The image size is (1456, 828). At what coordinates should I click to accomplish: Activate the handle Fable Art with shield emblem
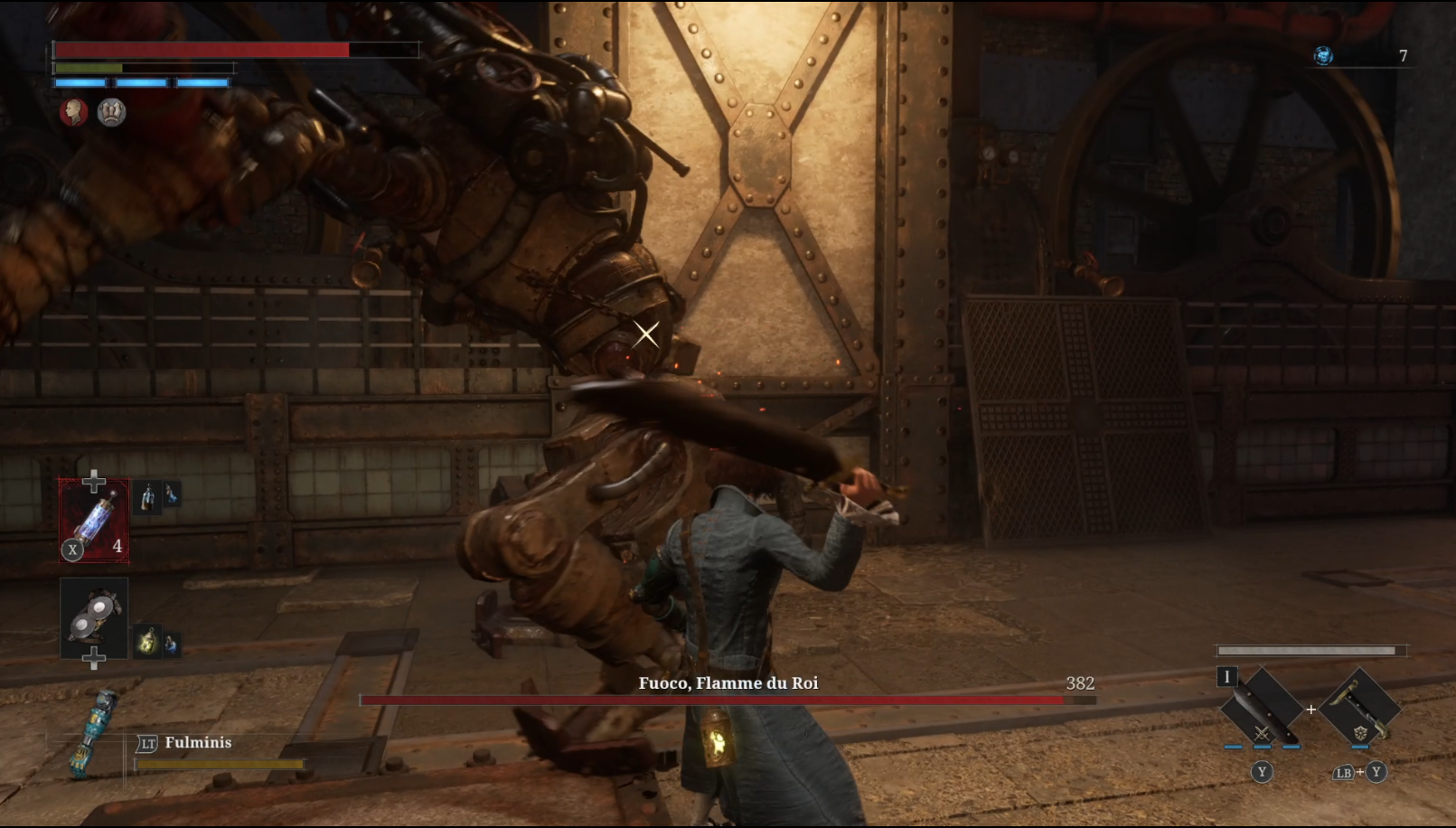1359,710
